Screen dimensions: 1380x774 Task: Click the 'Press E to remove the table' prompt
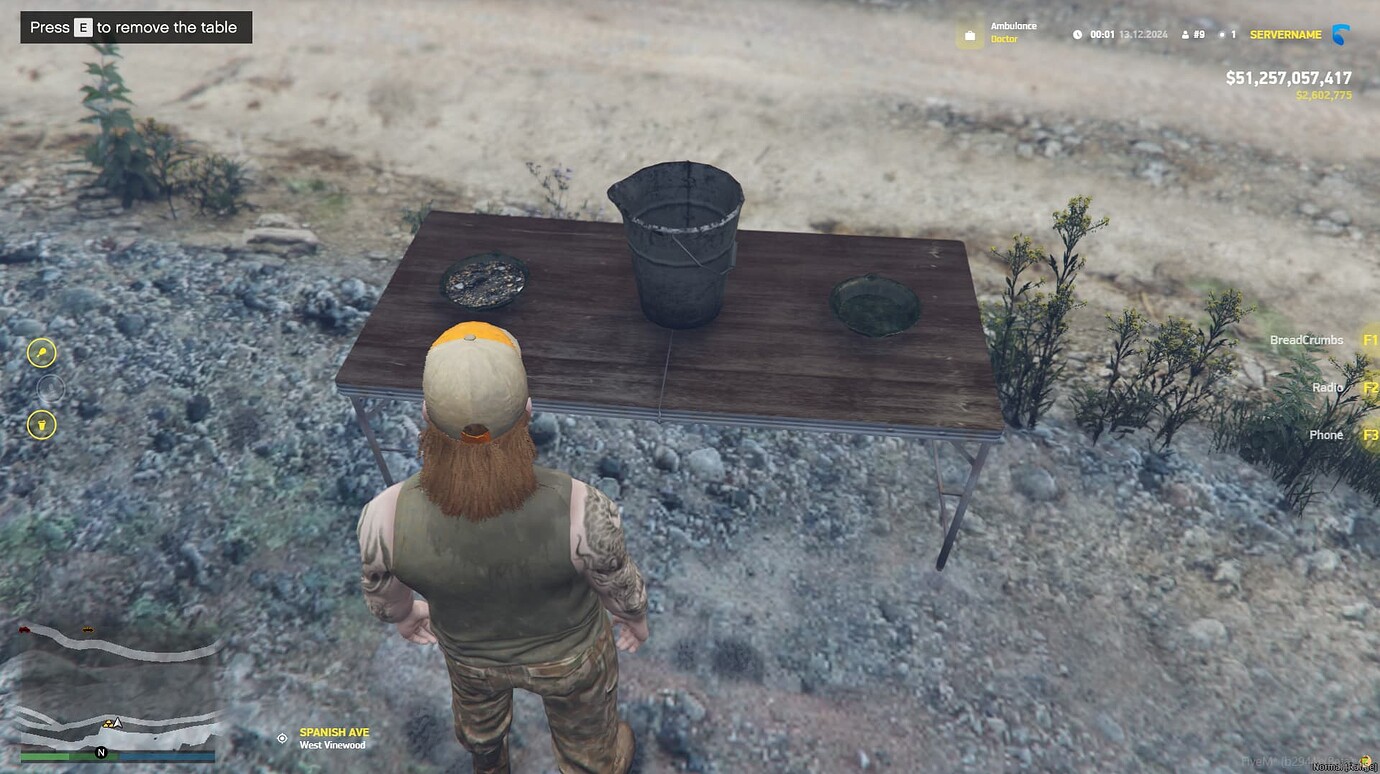pos(136,28)
